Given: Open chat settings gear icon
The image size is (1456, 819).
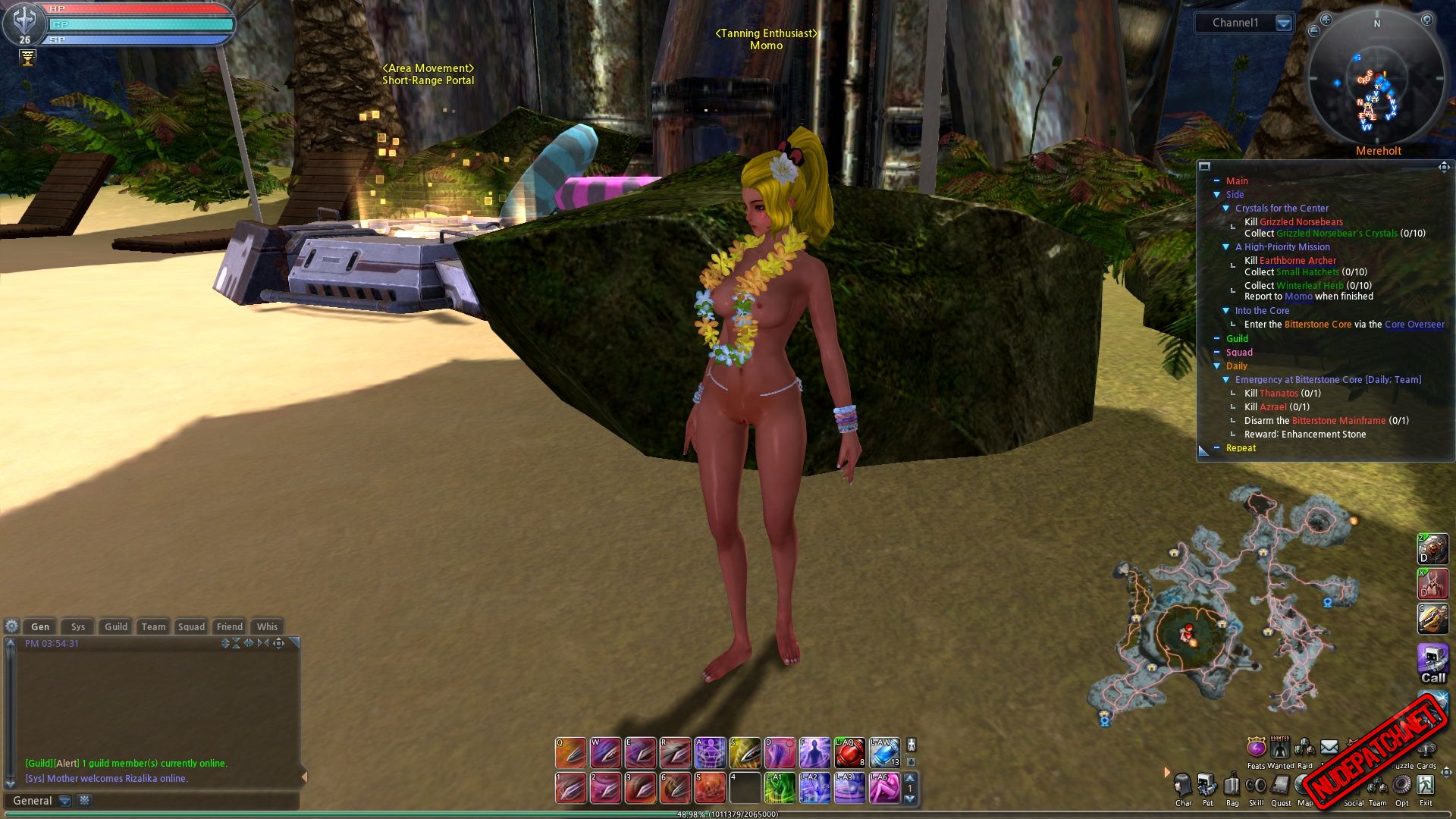Looking at the screenshot, I should coord(11,626).
